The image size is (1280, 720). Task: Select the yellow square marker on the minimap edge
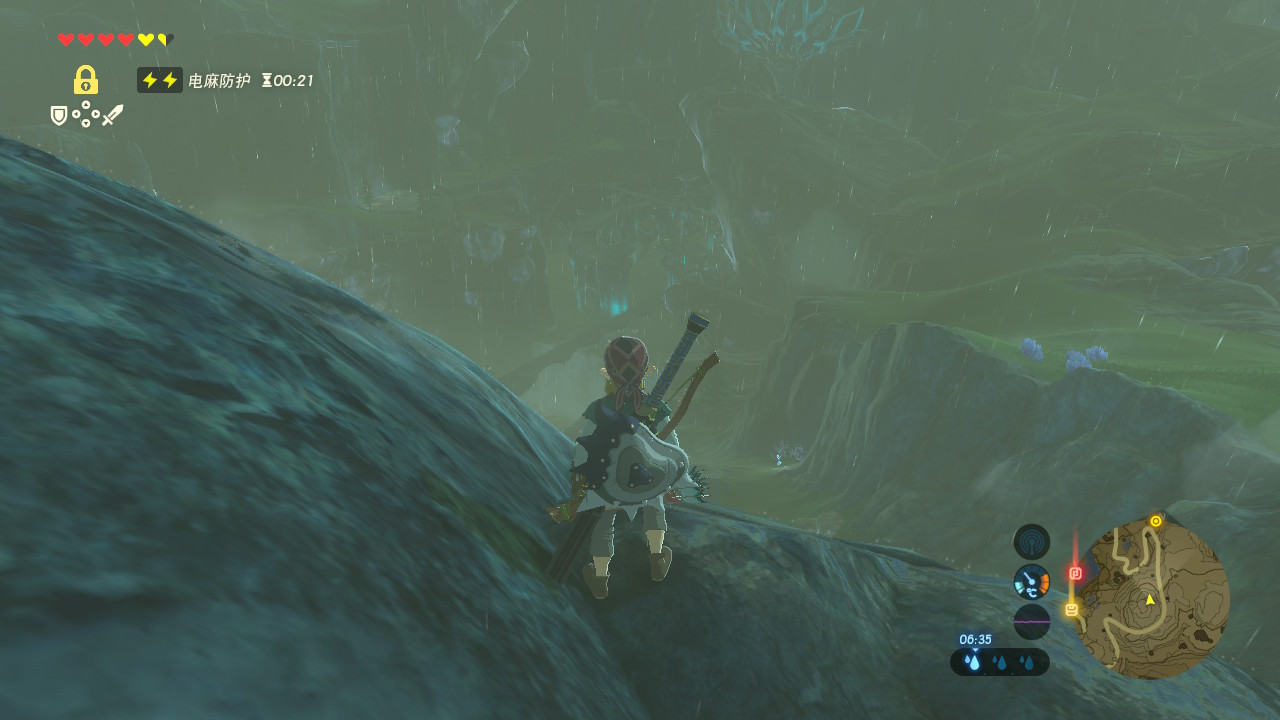click(x=1072, y=609)
